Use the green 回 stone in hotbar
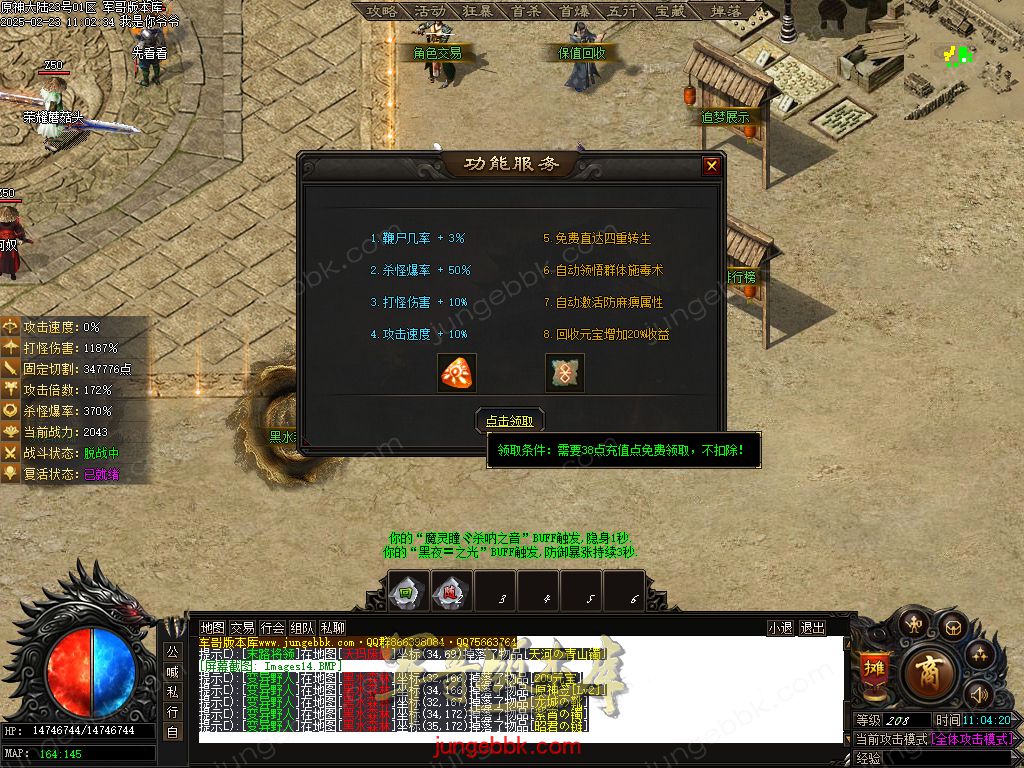This screenshot has width=1024, height=768. tap(407, 592)
